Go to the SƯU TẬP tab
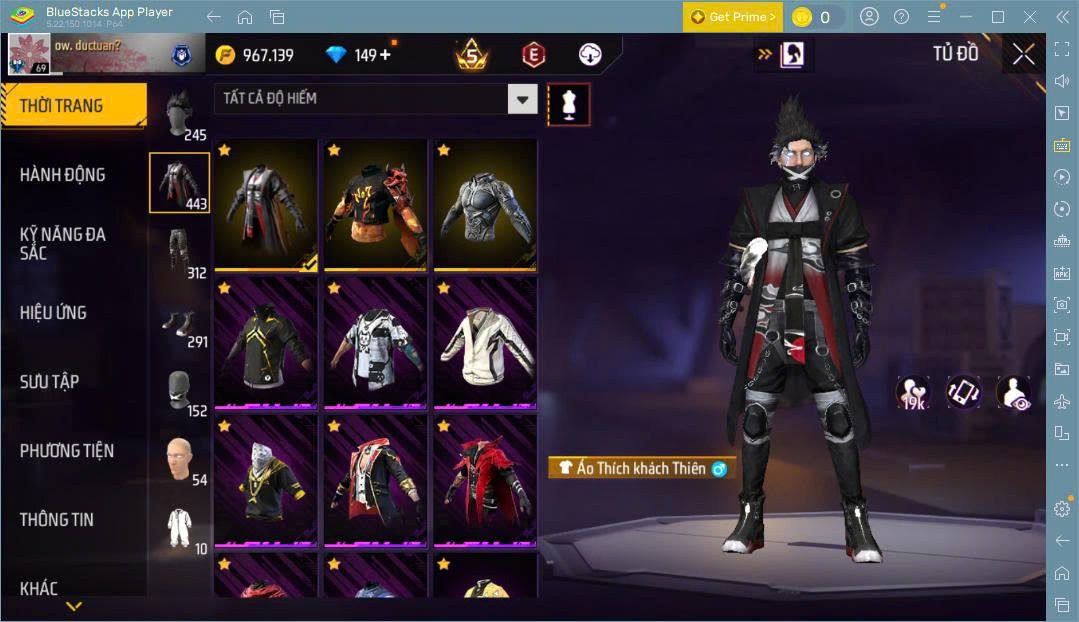 point(50,382)
